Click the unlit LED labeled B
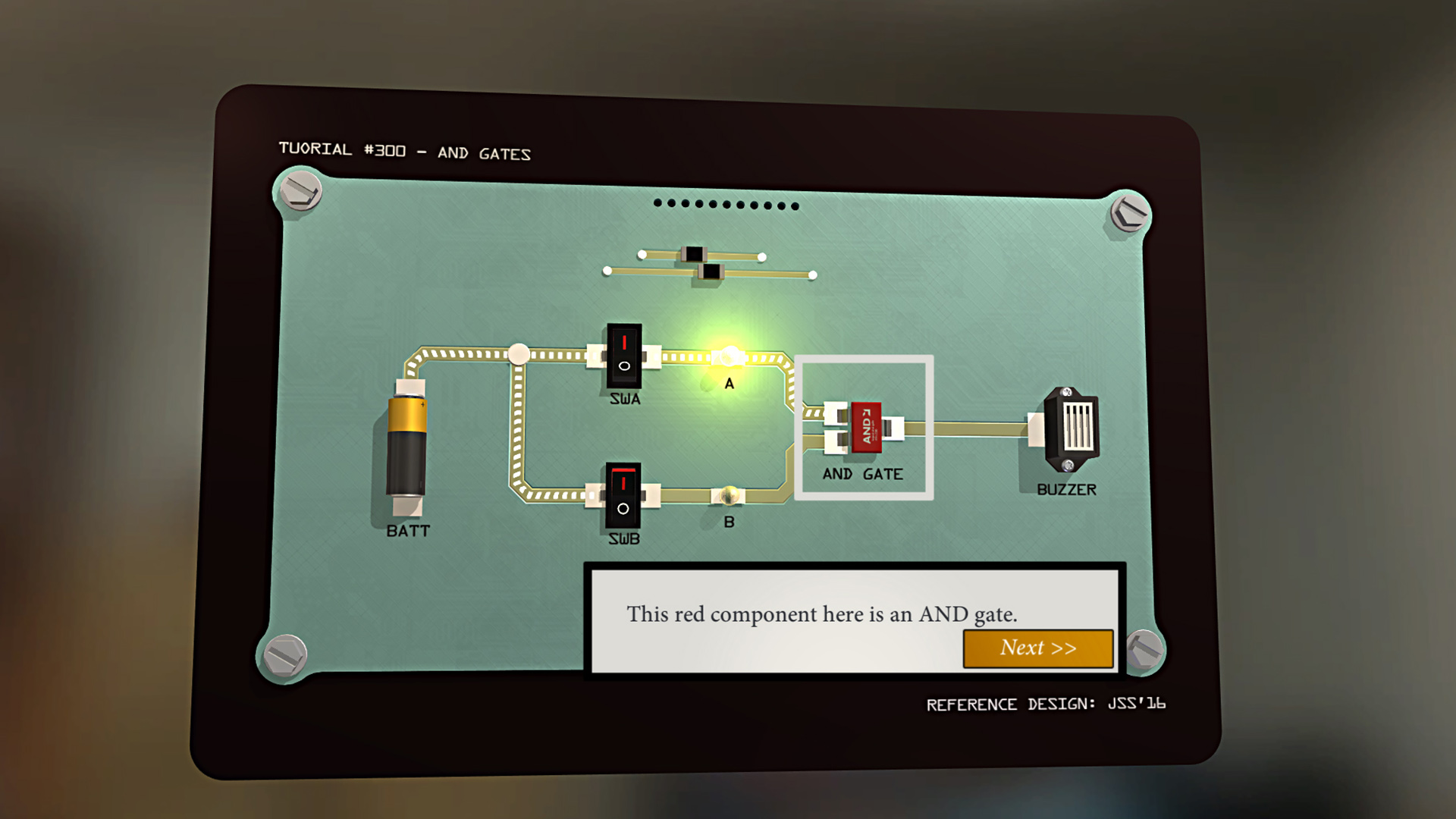 coord(730,494)
